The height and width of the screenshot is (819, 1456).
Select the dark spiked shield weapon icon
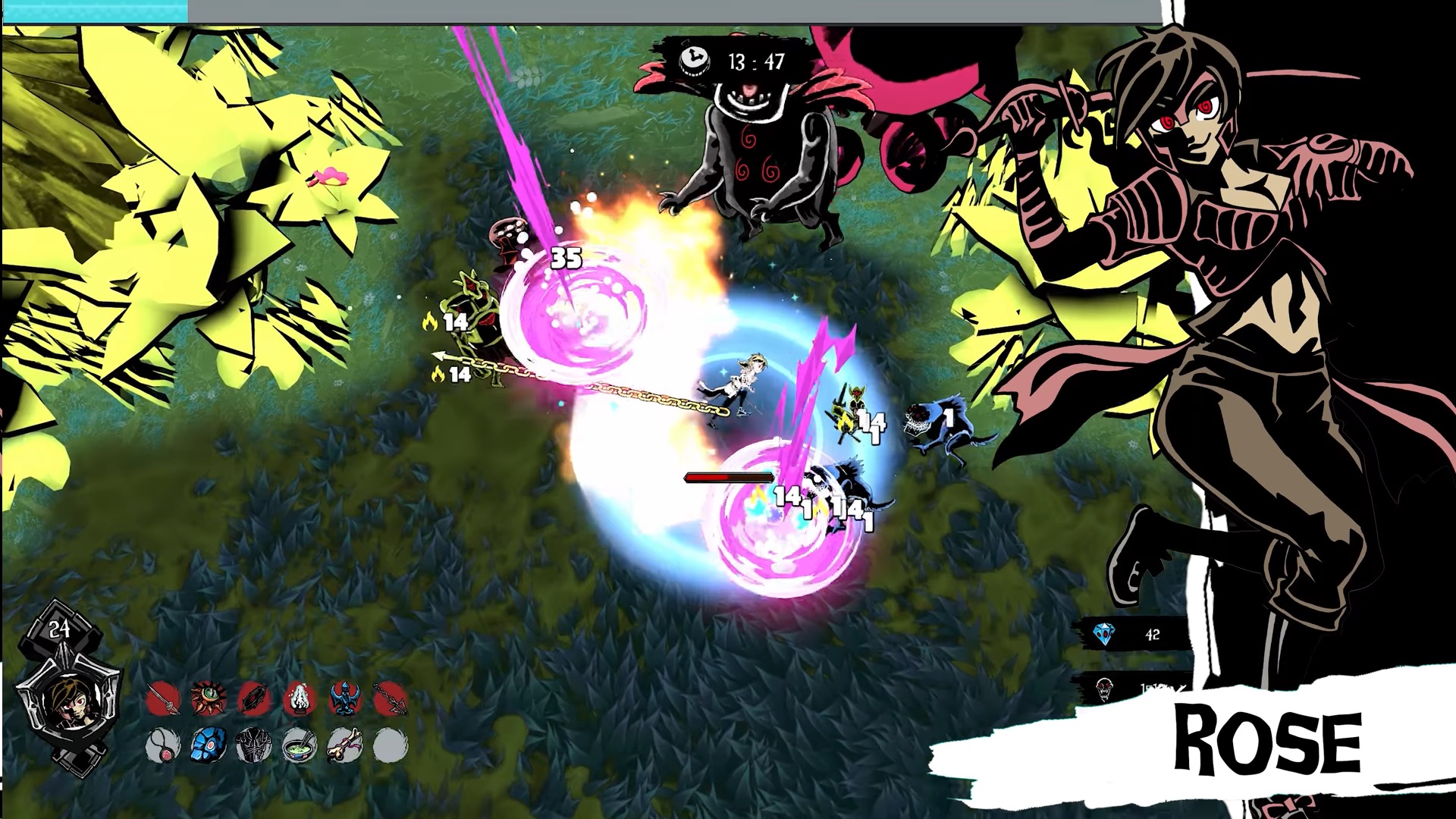pyautogui.click(x=254, y=699)
